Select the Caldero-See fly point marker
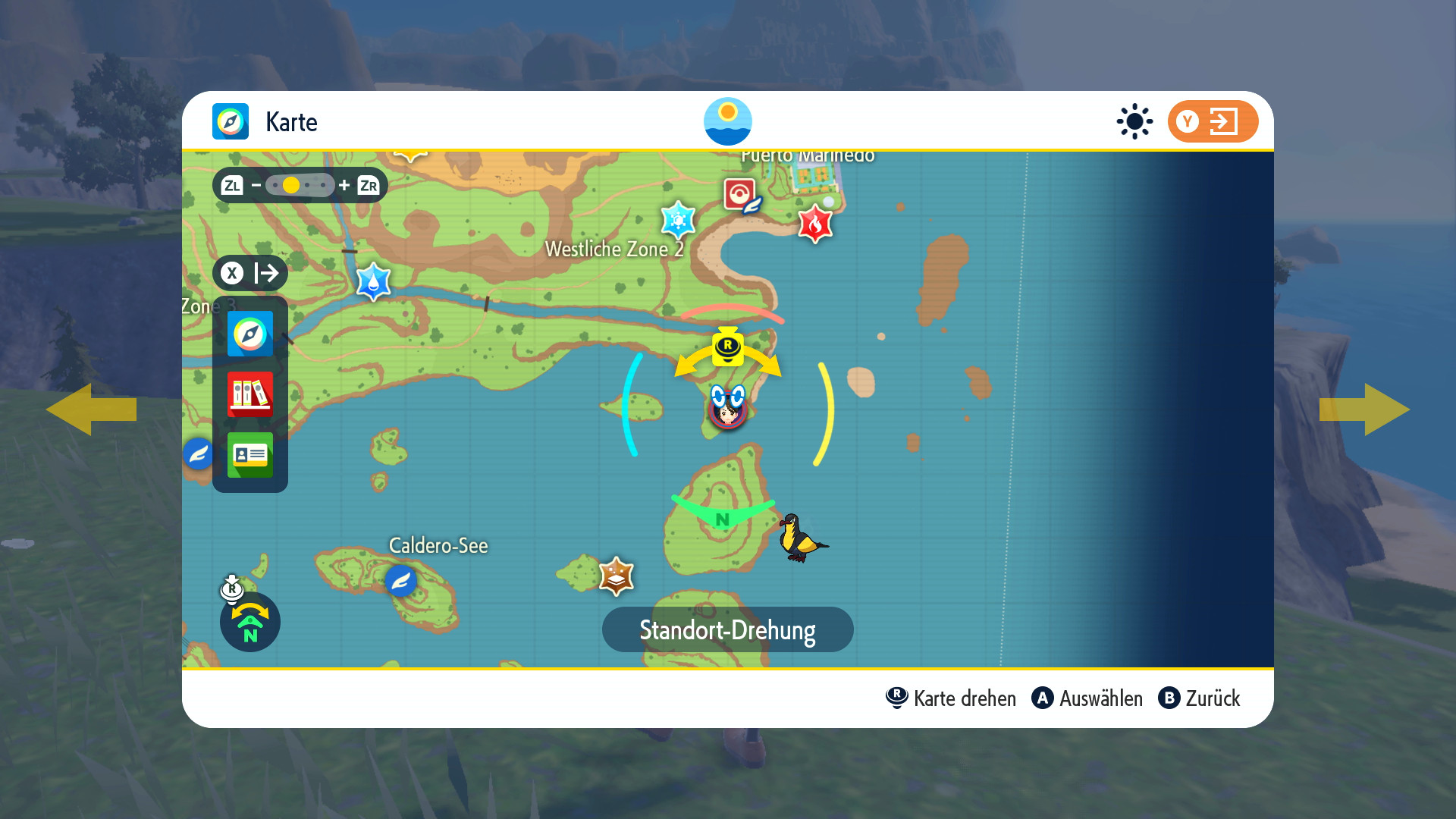 point(400,582)
